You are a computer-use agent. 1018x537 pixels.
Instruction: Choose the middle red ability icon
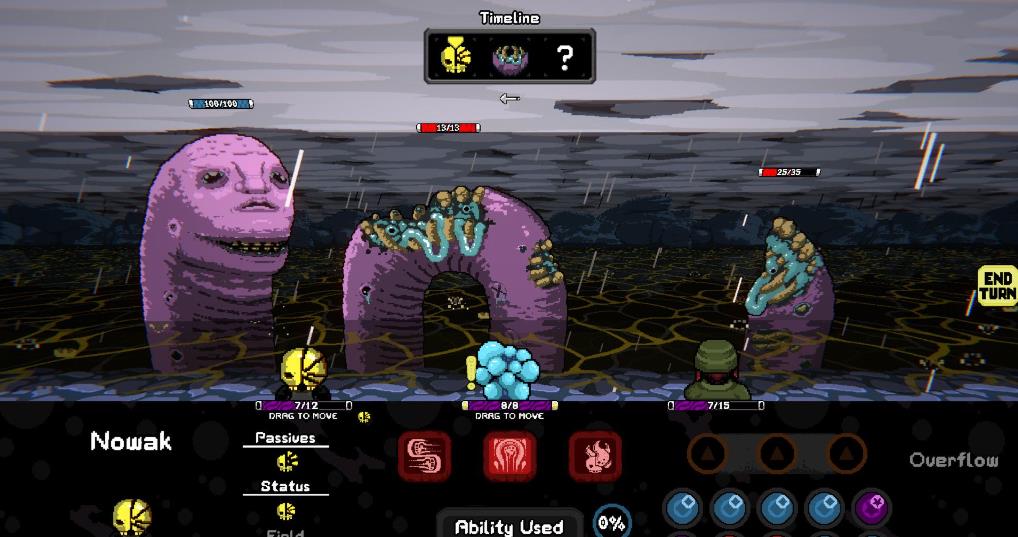click(510, 456)
